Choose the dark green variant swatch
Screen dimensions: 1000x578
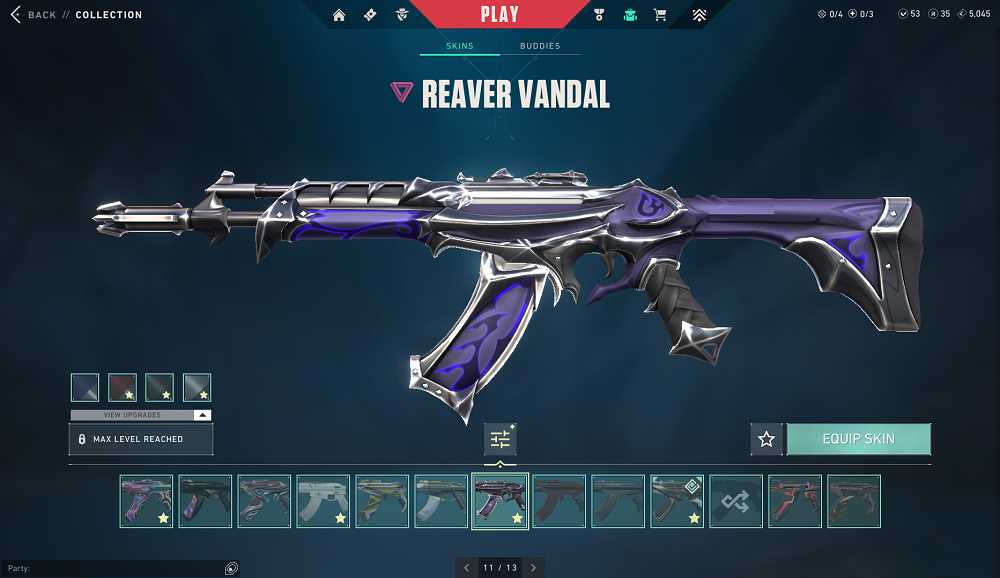click(159, 387)
